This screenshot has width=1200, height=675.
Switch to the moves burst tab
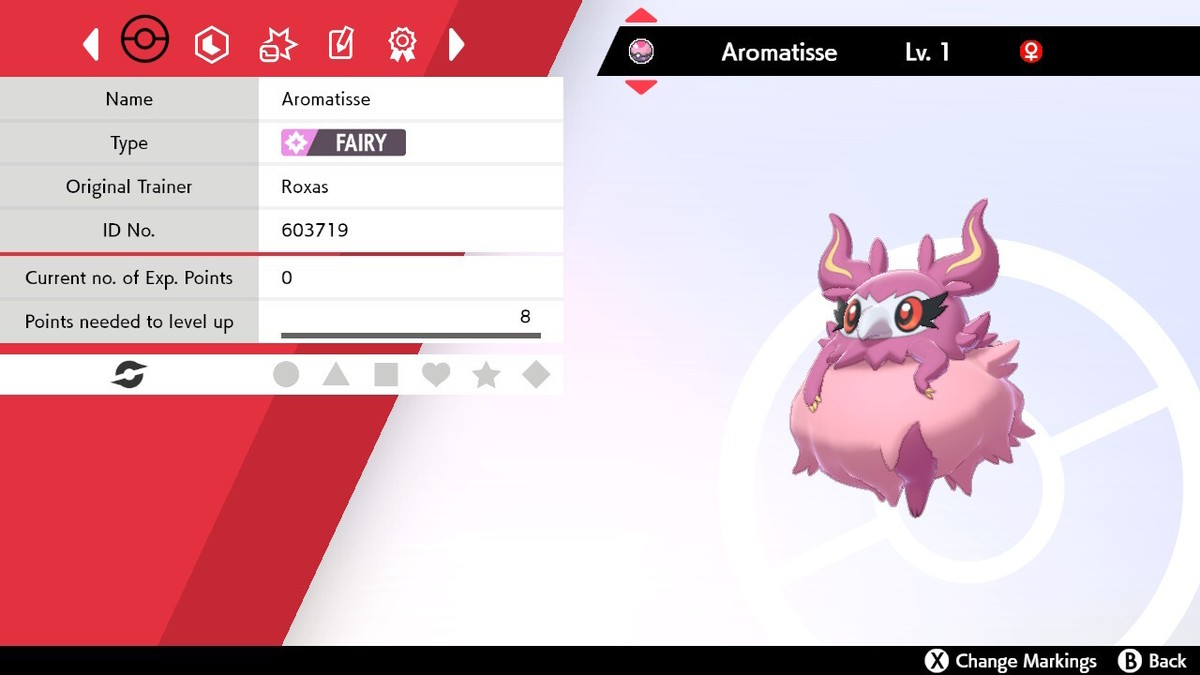pyautogui.click(x=277, y=44)
